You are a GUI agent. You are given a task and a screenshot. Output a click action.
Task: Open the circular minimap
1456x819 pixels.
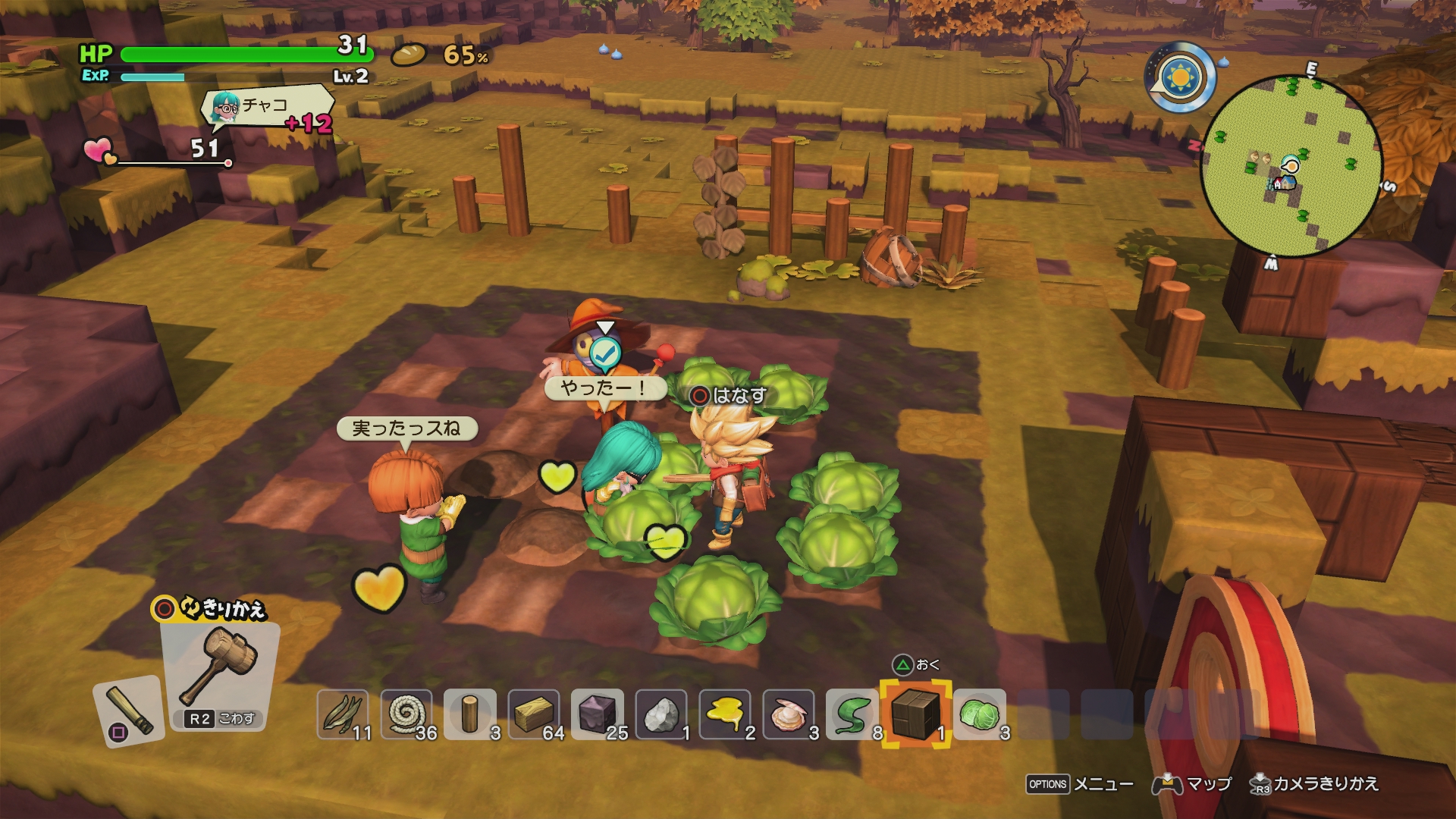[1291, 165]
